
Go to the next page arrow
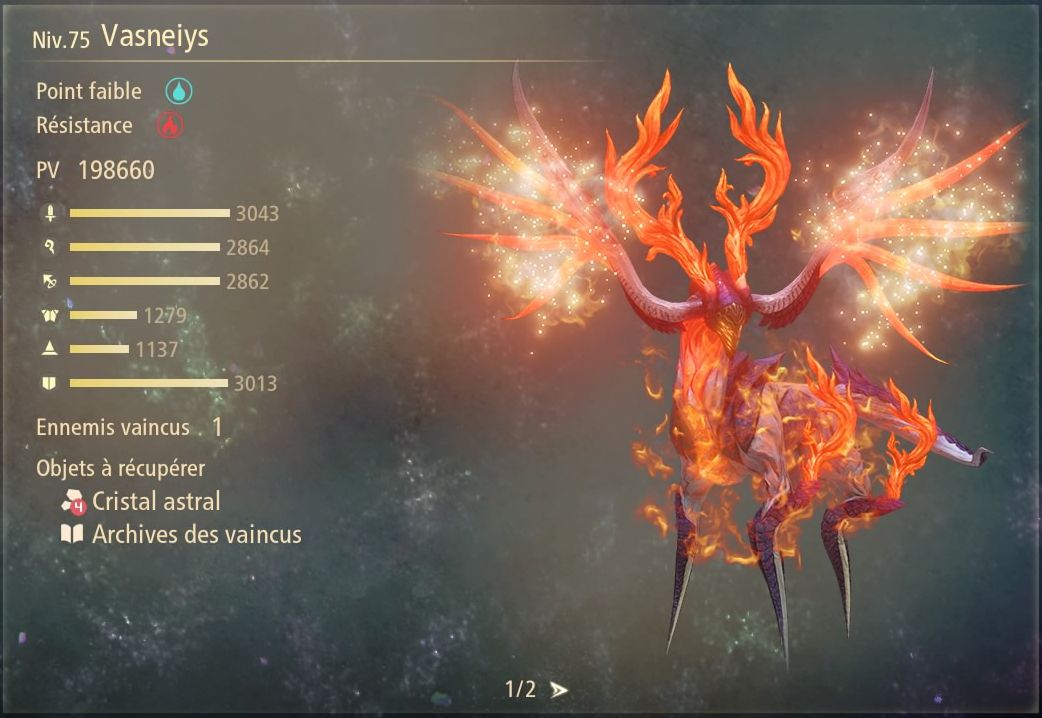pos(559,689)
